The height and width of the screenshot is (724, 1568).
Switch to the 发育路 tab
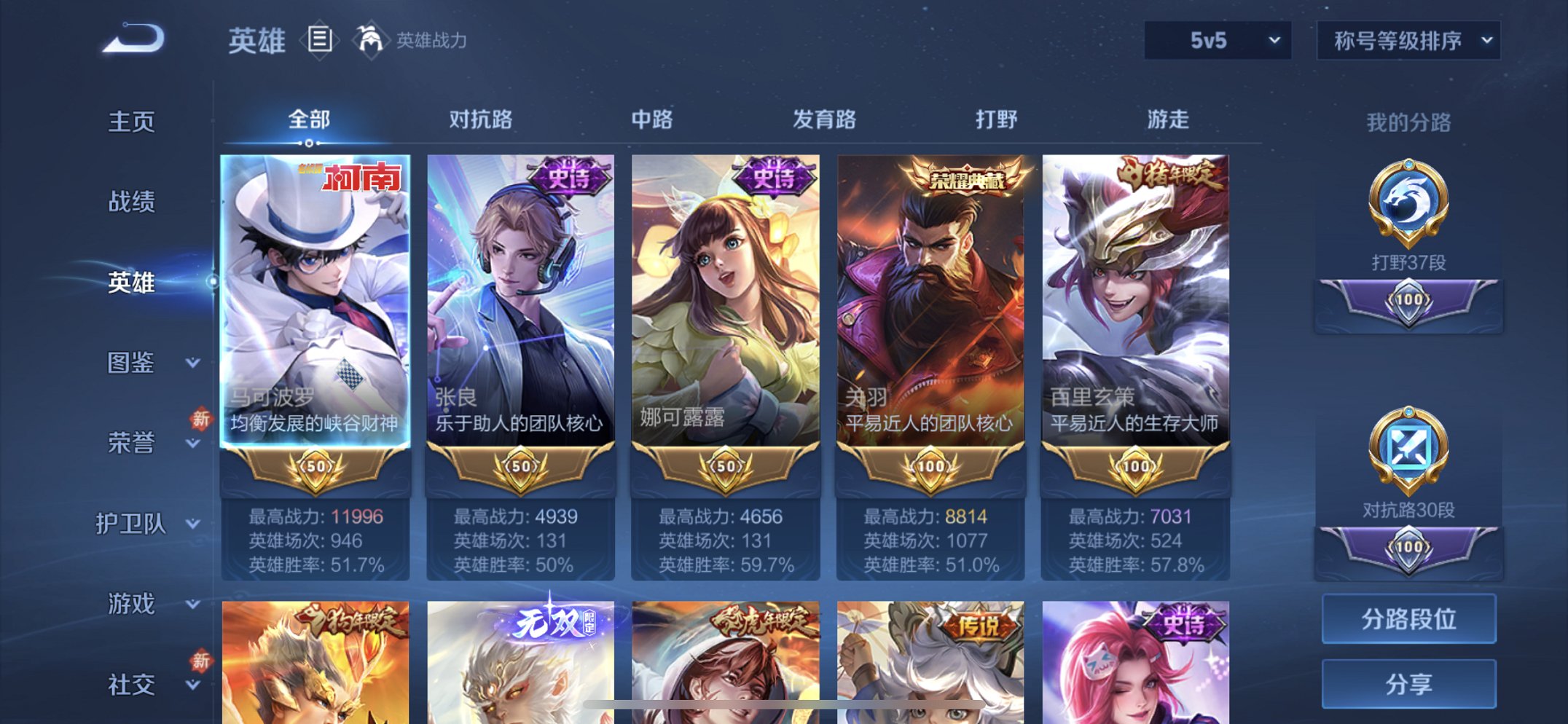[x=824, y=120]
